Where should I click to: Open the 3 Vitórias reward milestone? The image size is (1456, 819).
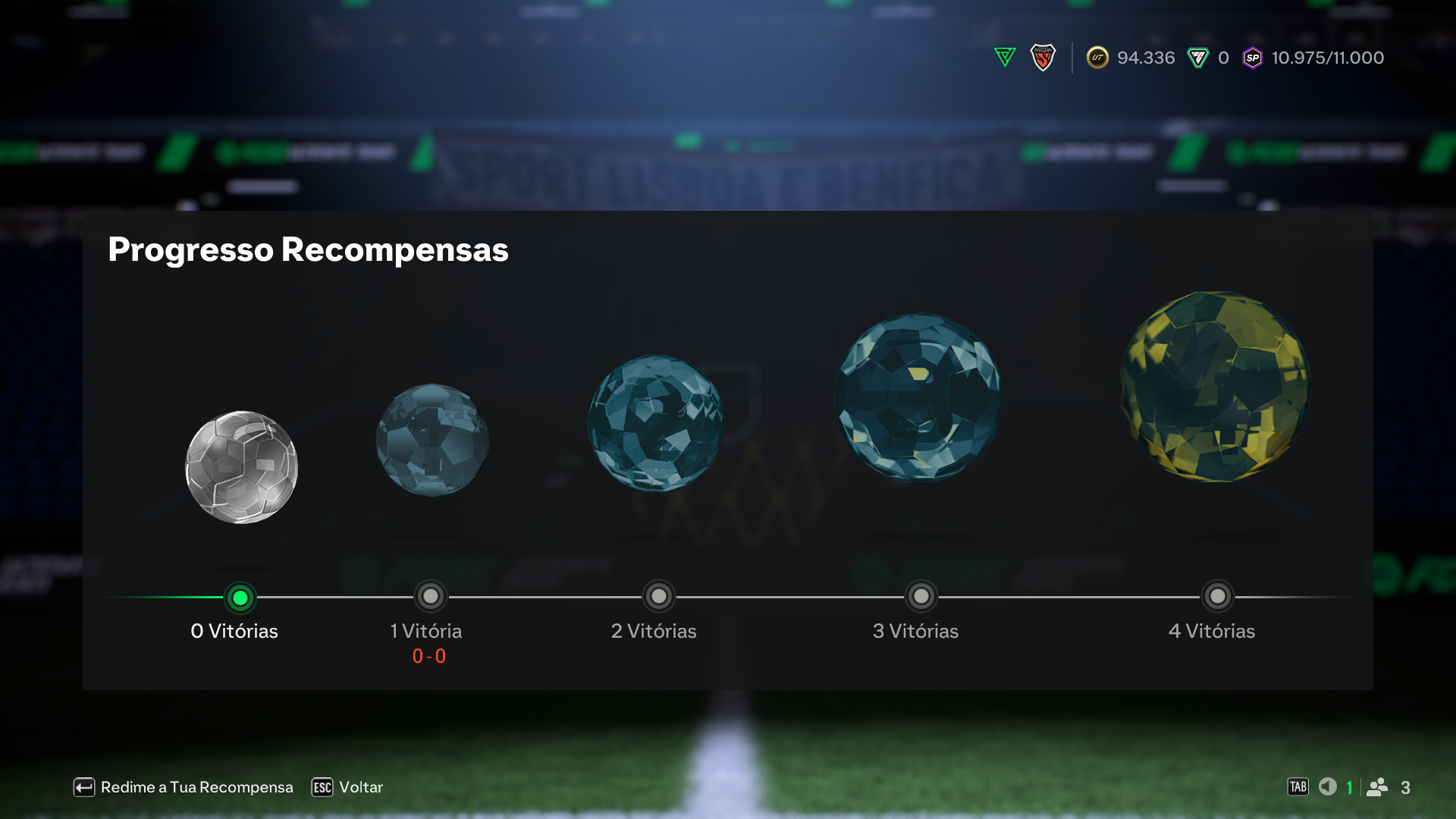(x=921, y=598)
